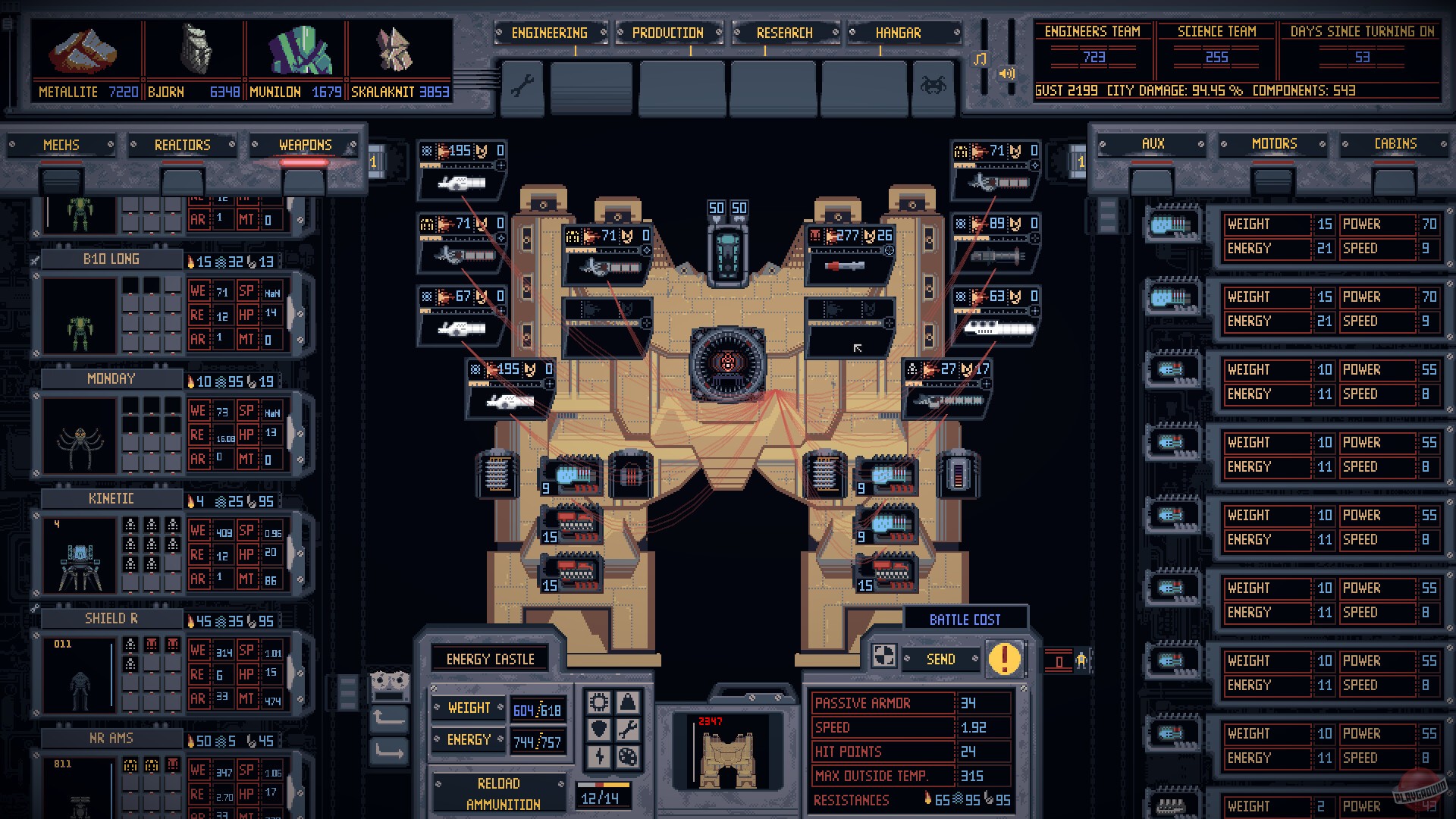Expand the 277 weapon panel plus control

click(x=889, y=250)
